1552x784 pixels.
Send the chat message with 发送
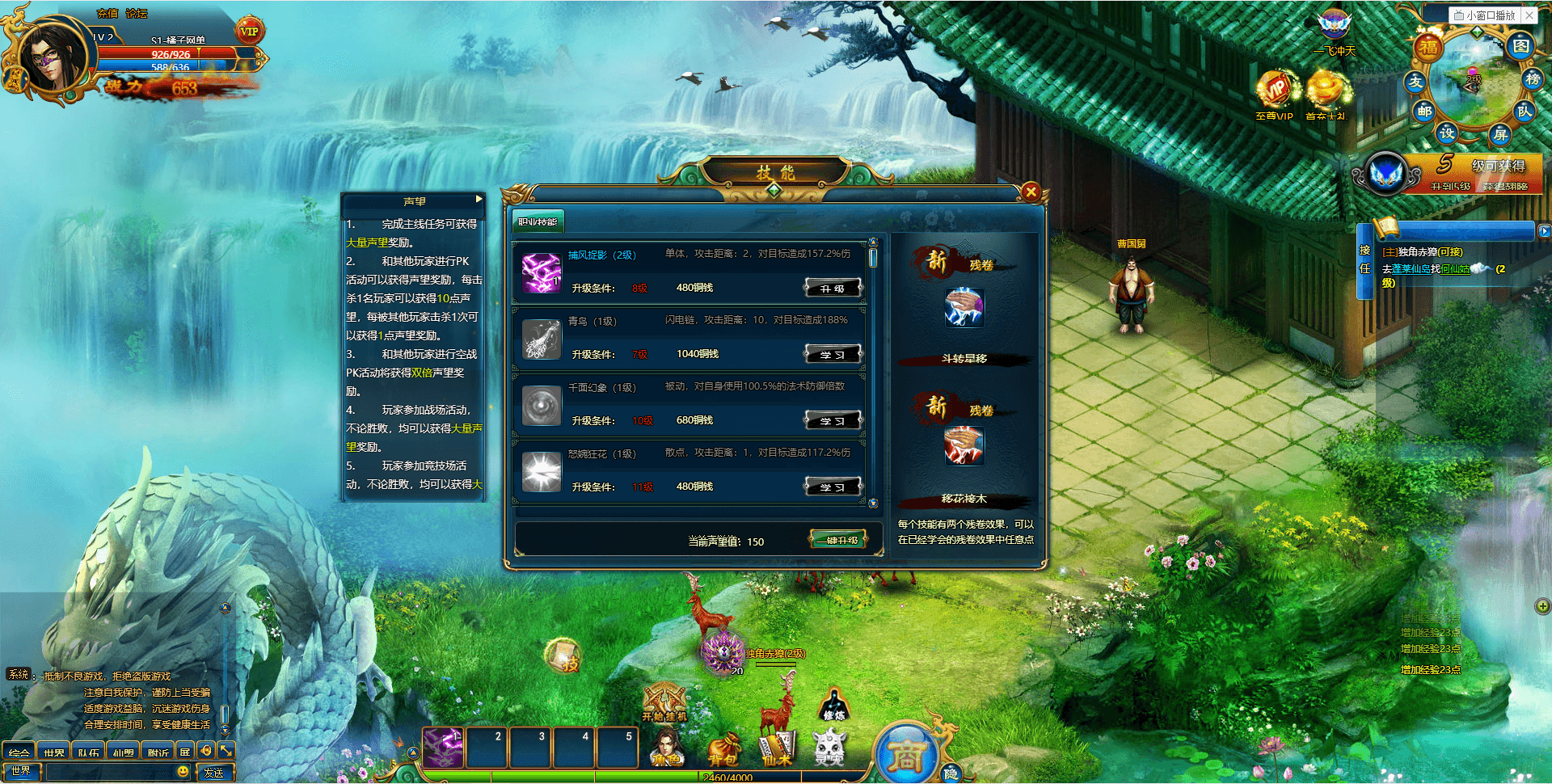click(214, 773)
